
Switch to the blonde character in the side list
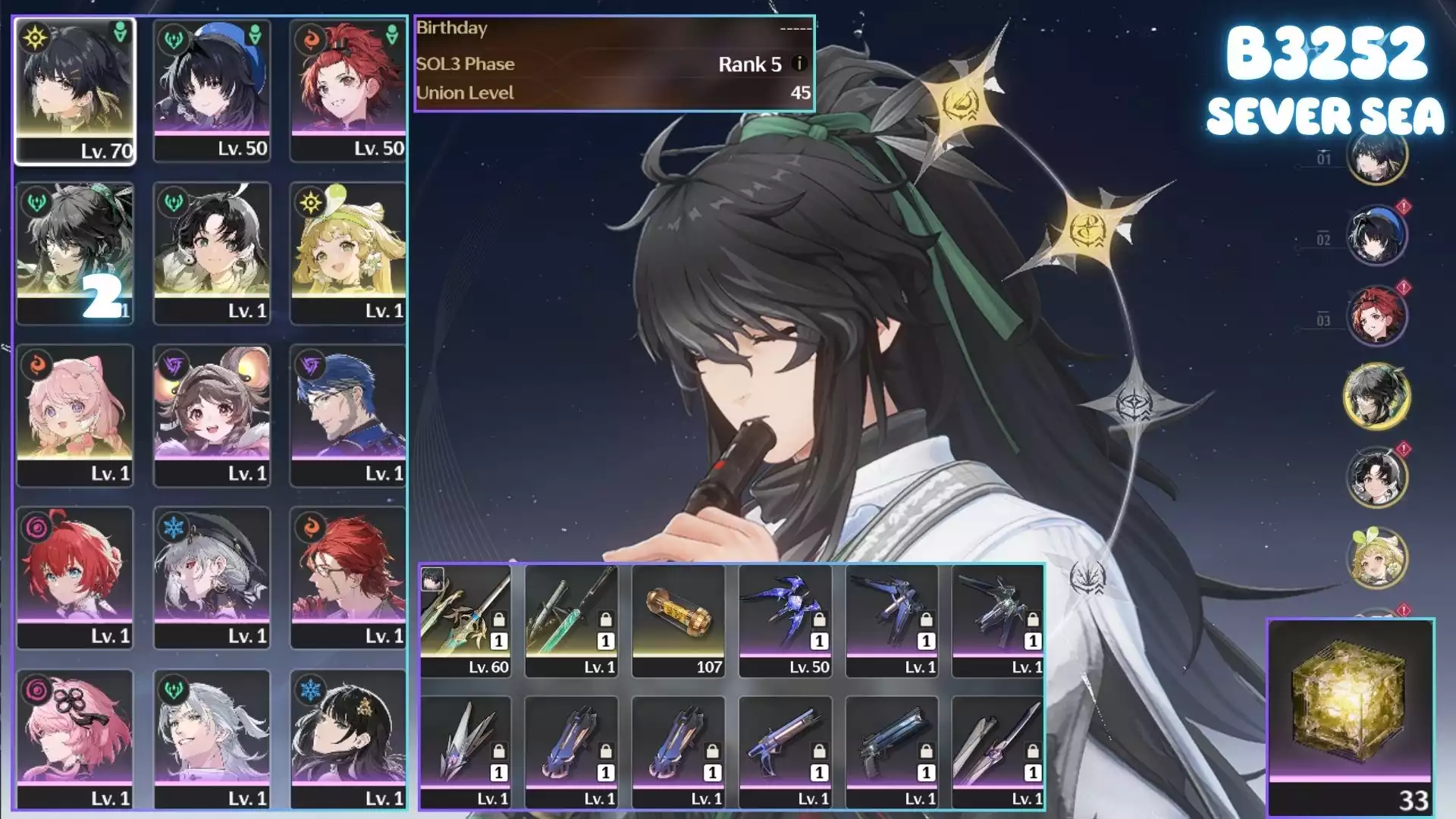point(1376,558)
